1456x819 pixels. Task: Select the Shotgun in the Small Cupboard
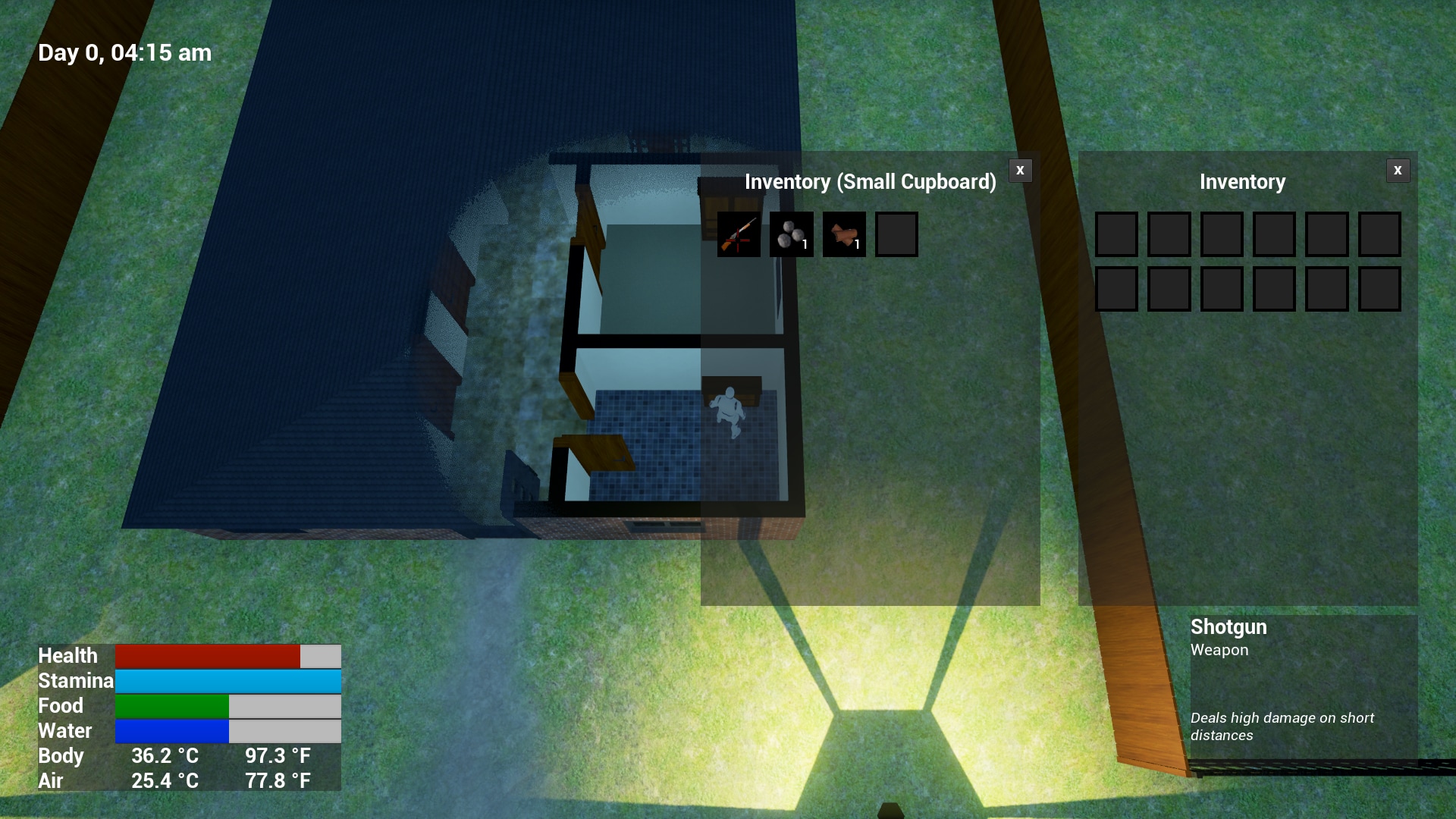739,234
